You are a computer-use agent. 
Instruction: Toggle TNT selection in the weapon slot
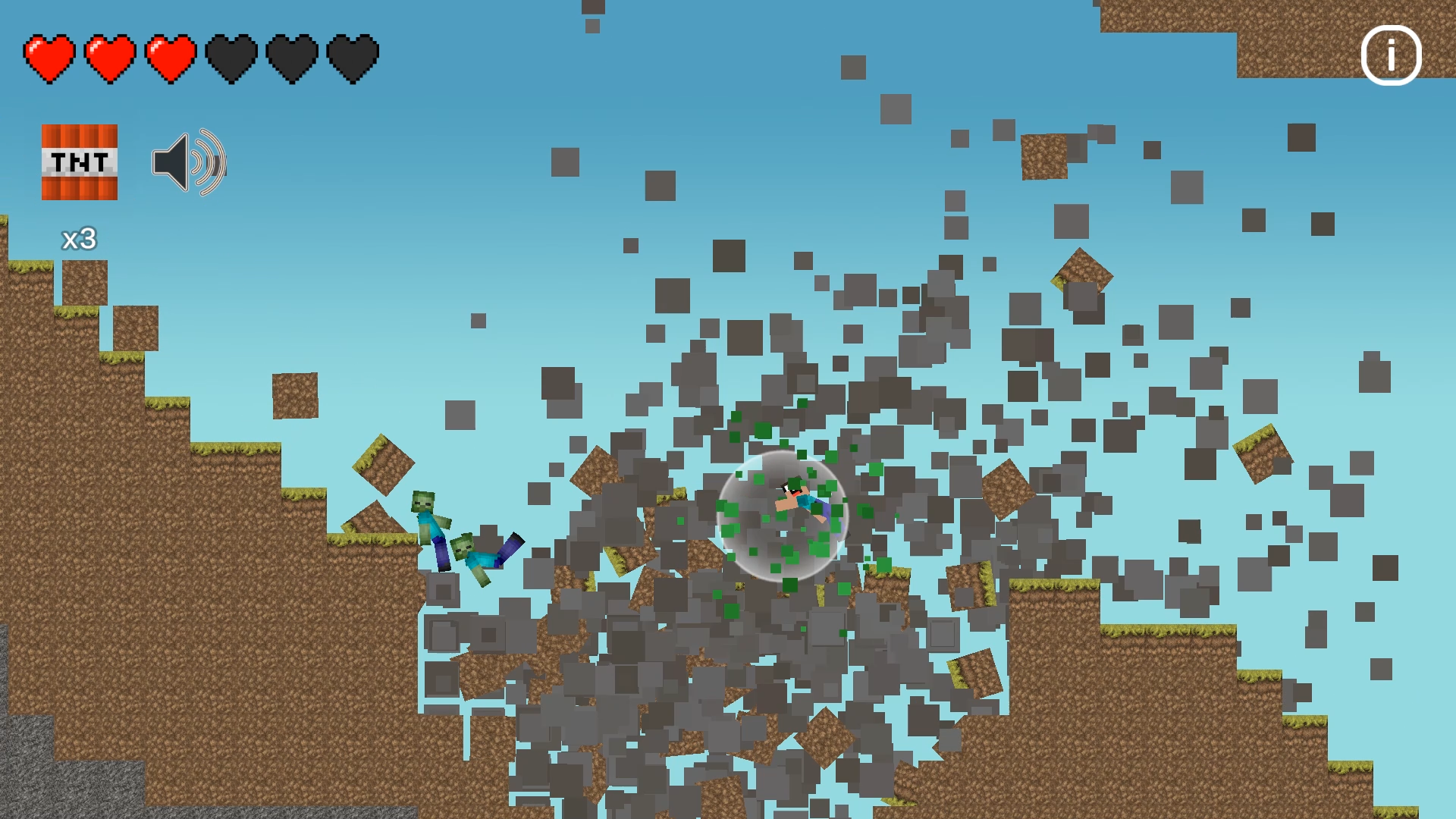pyautogui.click(x=78, y=162)
